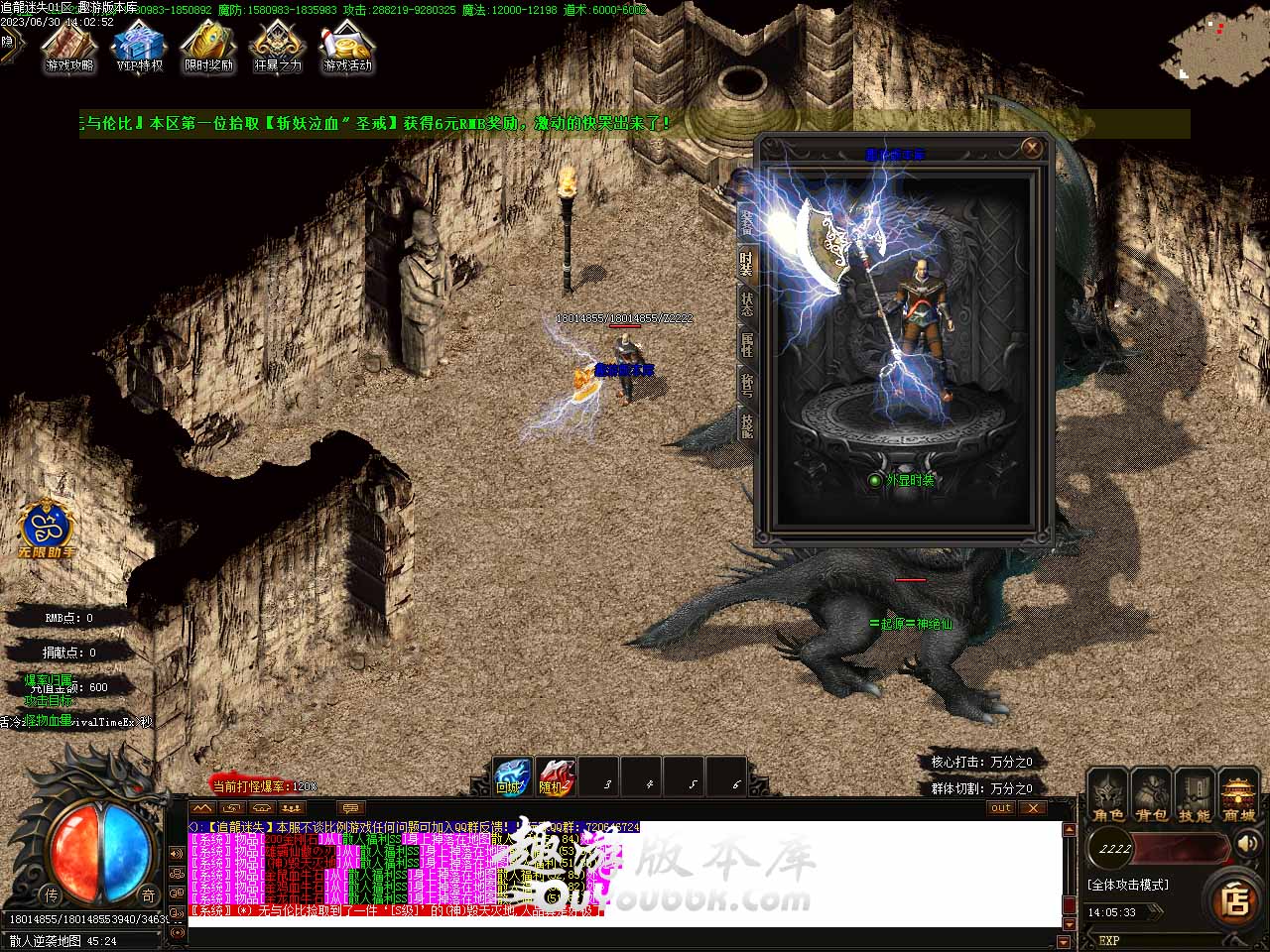1270x952 pixels.
Task: Click the minimap in the corner
Action: click(1214, 50)
